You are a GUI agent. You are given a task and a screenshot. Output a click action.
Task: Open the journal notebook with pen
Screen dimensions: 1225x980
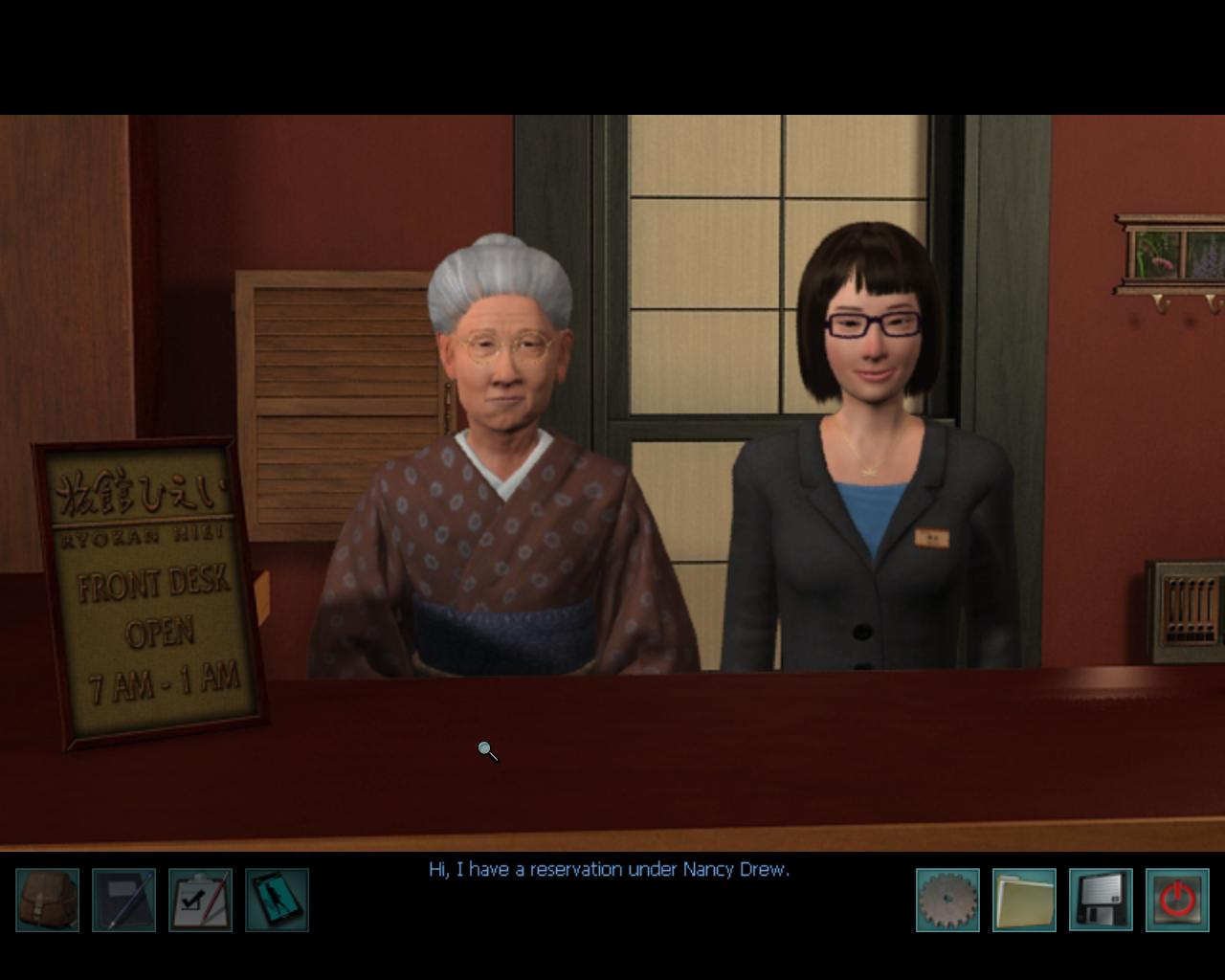click(x=123, y=900)
